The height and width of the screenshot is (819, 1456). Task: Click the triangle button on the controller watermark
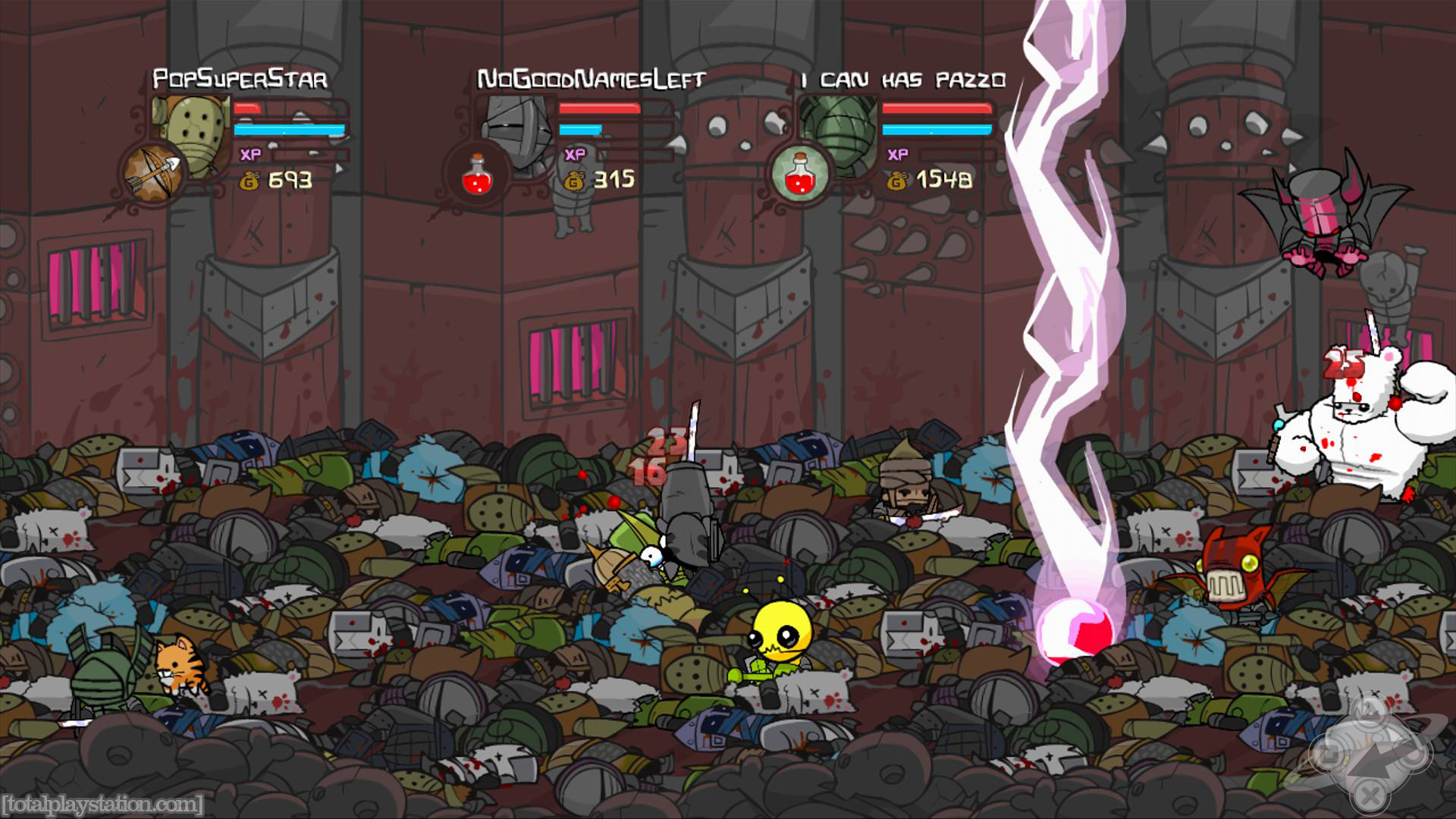(x=1371, y=711)
